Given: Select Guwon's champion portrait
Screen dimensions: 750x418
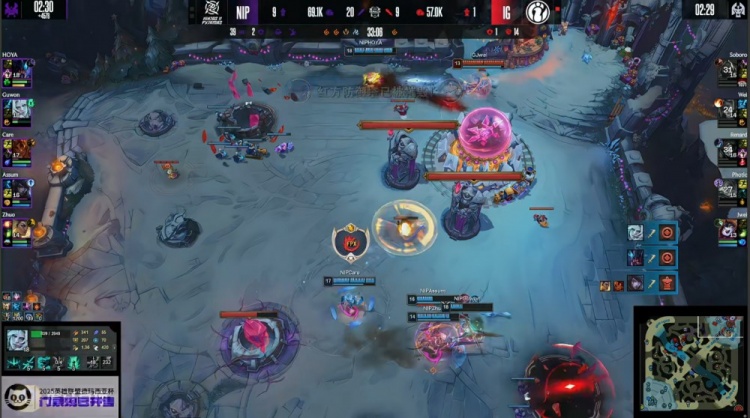Looking at the screenshot, I should (22, 113).
